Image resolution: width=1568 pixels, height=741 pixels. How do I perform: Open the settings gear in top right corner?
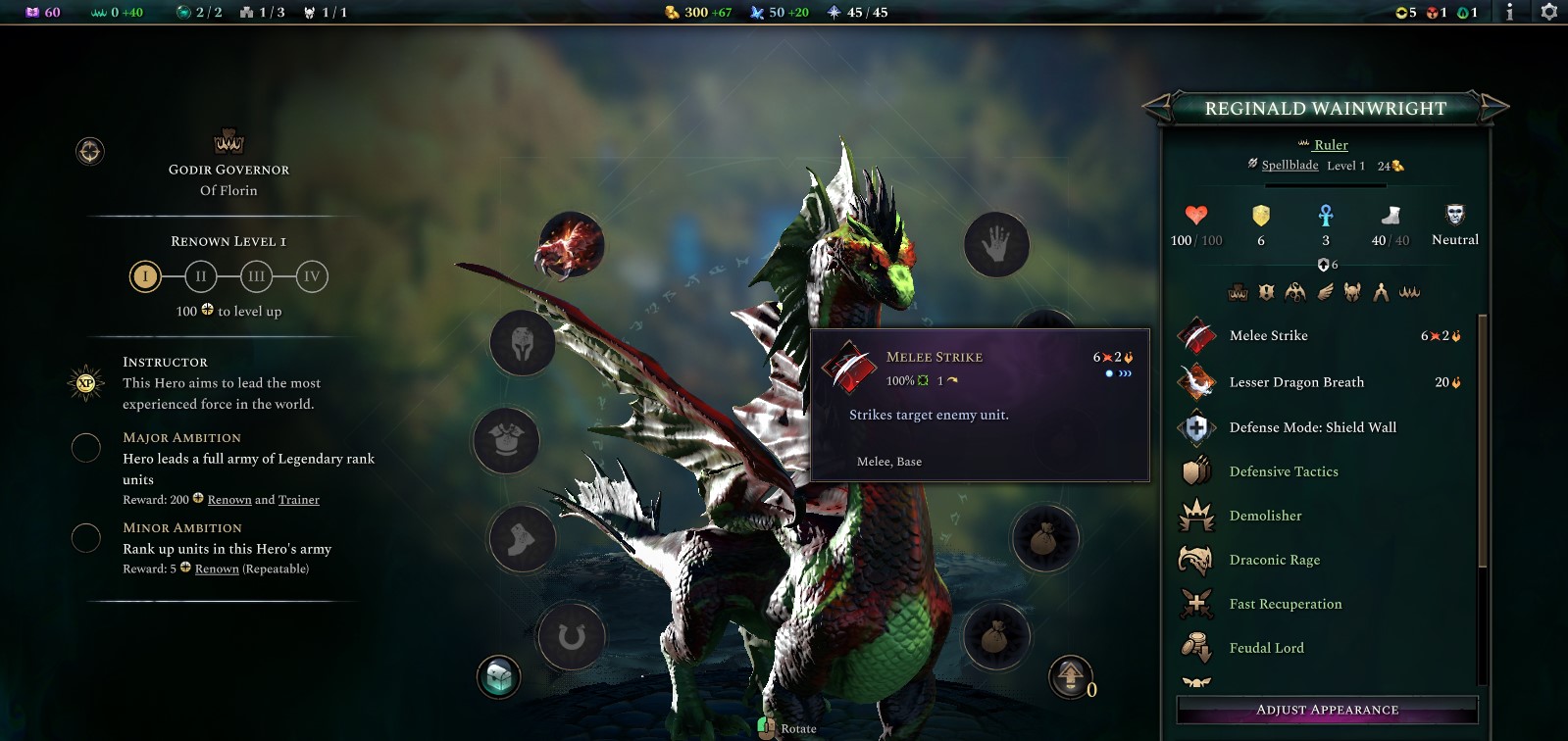click(x=1549, y=14)
